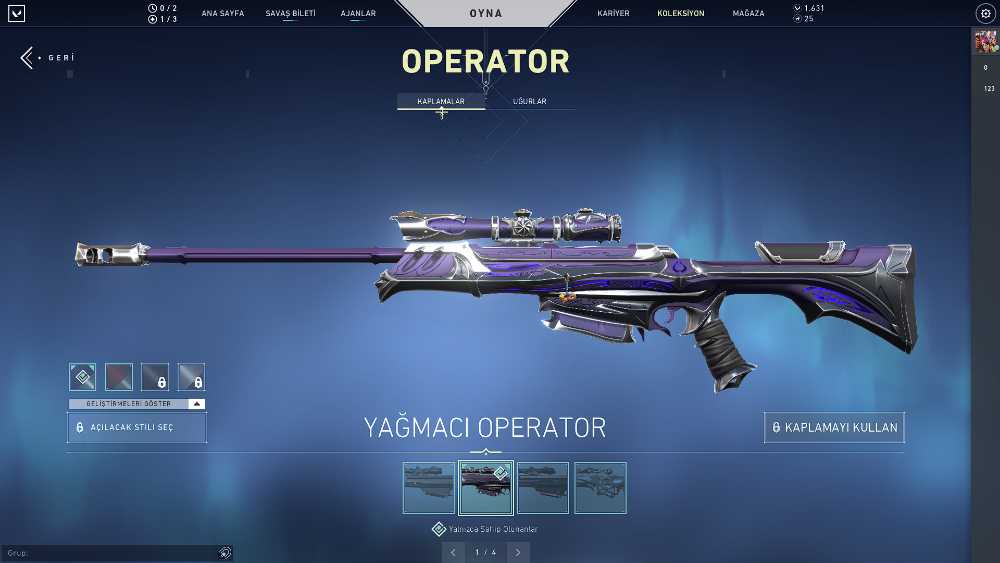Go back with the Geri button

(x=47, y=58)
